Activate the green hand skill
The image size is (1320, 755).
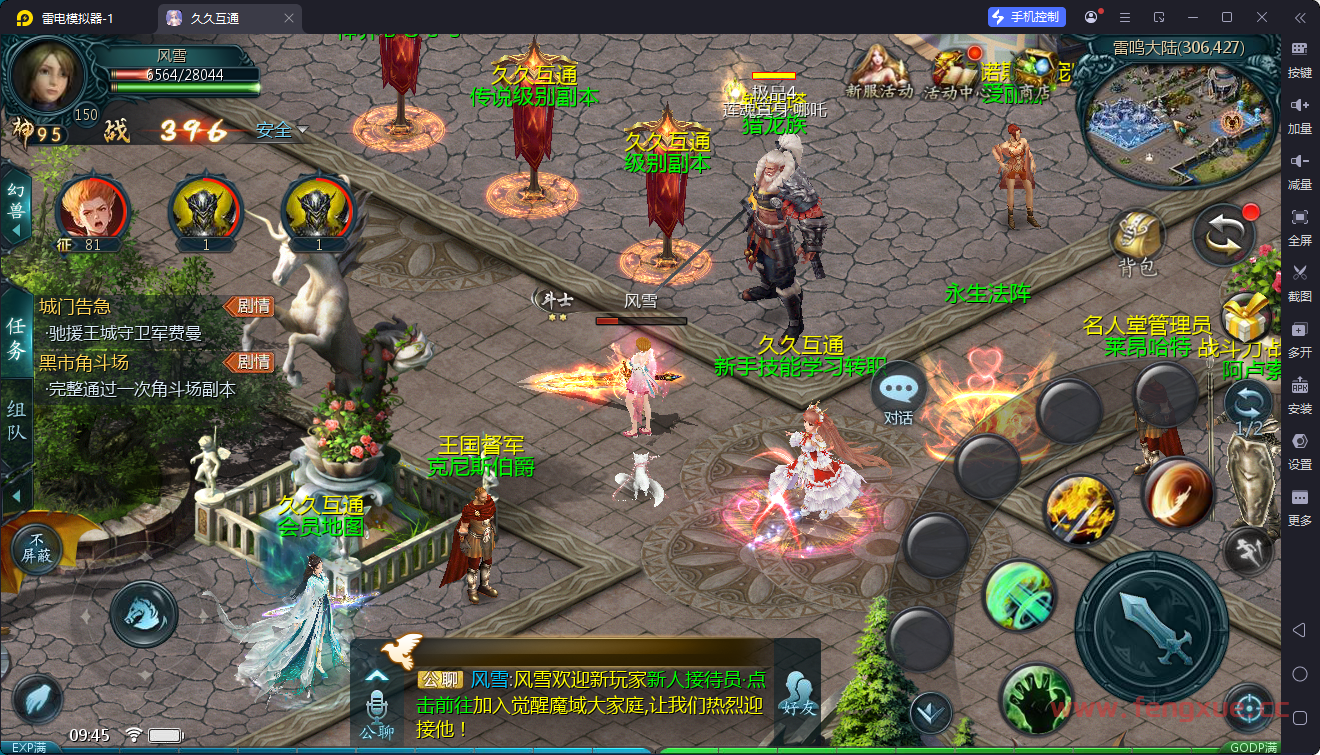click(x=1035, y=698)
